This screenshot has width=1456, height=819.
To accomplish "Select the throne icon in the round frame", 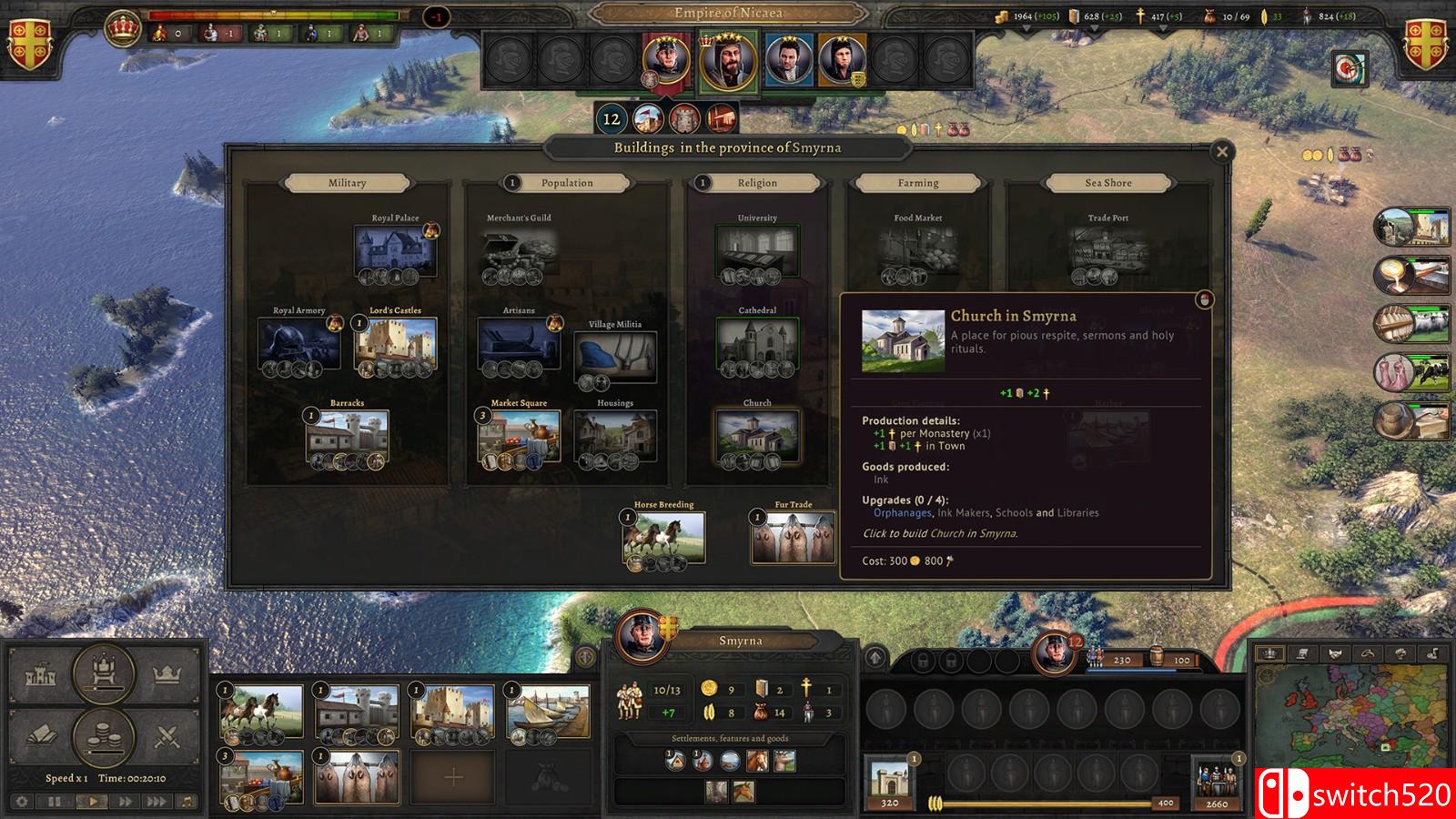I will [x=103, y=669].
